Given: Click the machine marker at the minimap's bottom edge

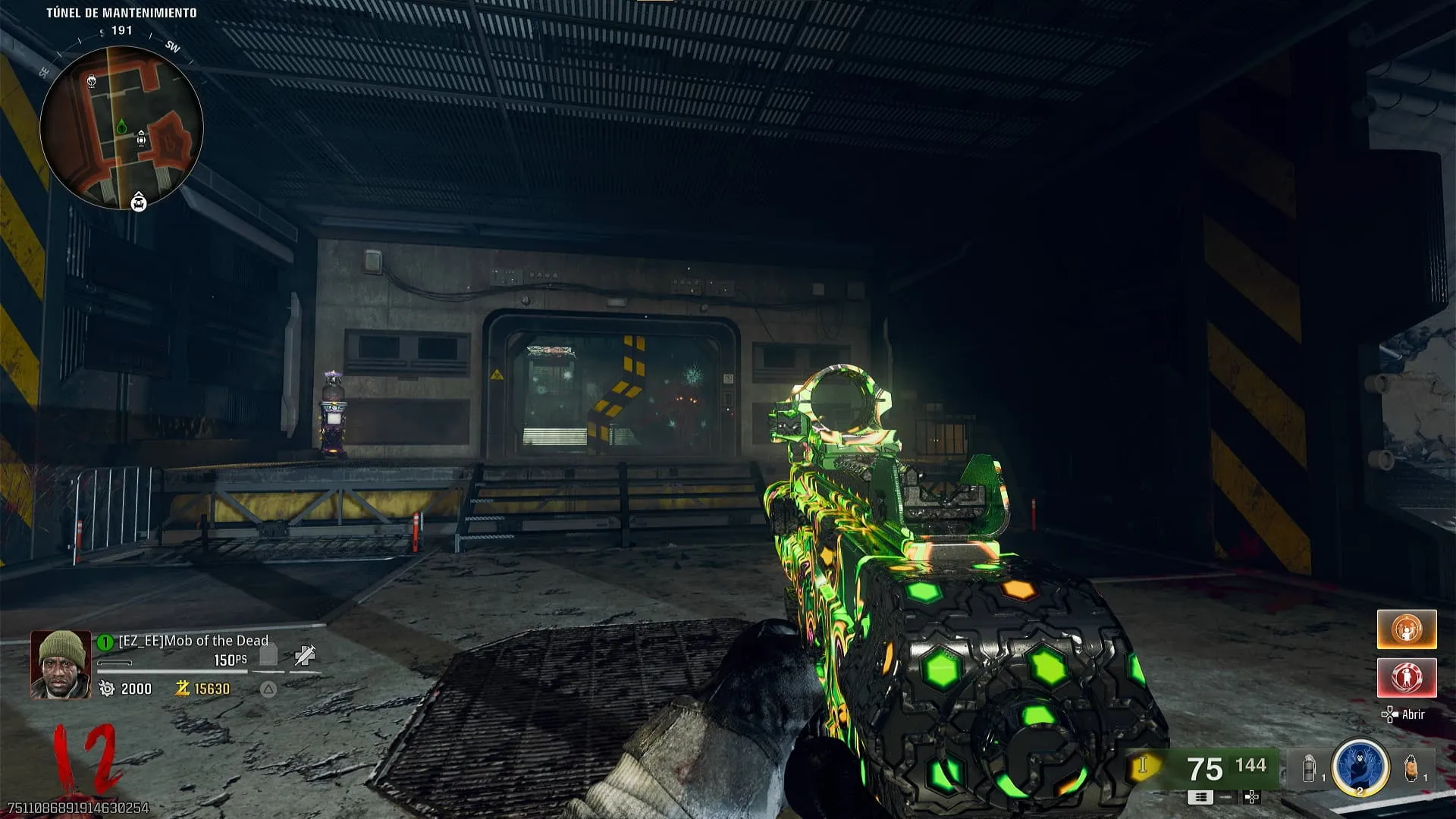Looking at the screenshot, I should (x=139, y=202).
